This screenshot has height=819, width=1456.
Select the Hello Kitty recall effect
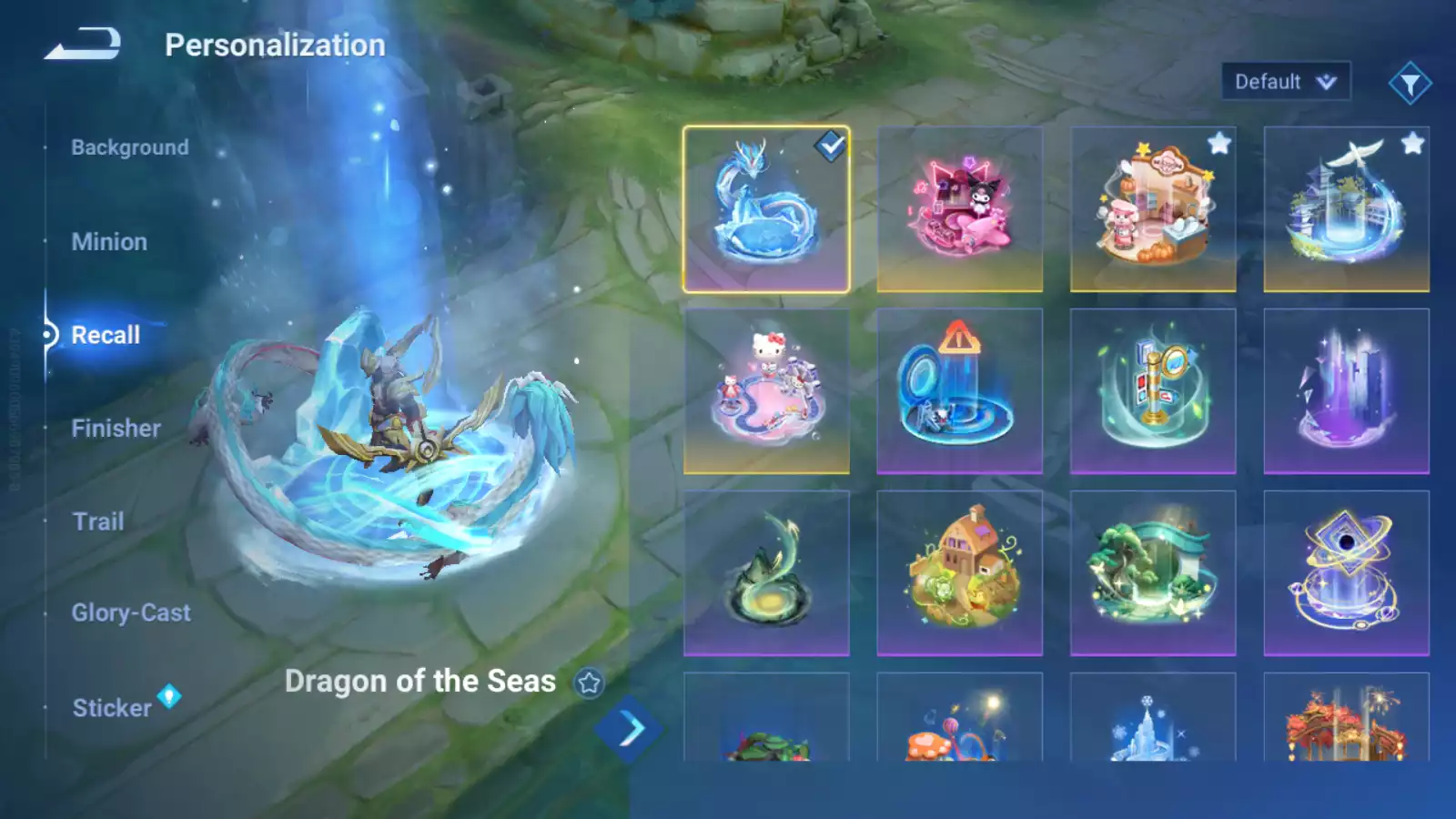tap(766, 391)
